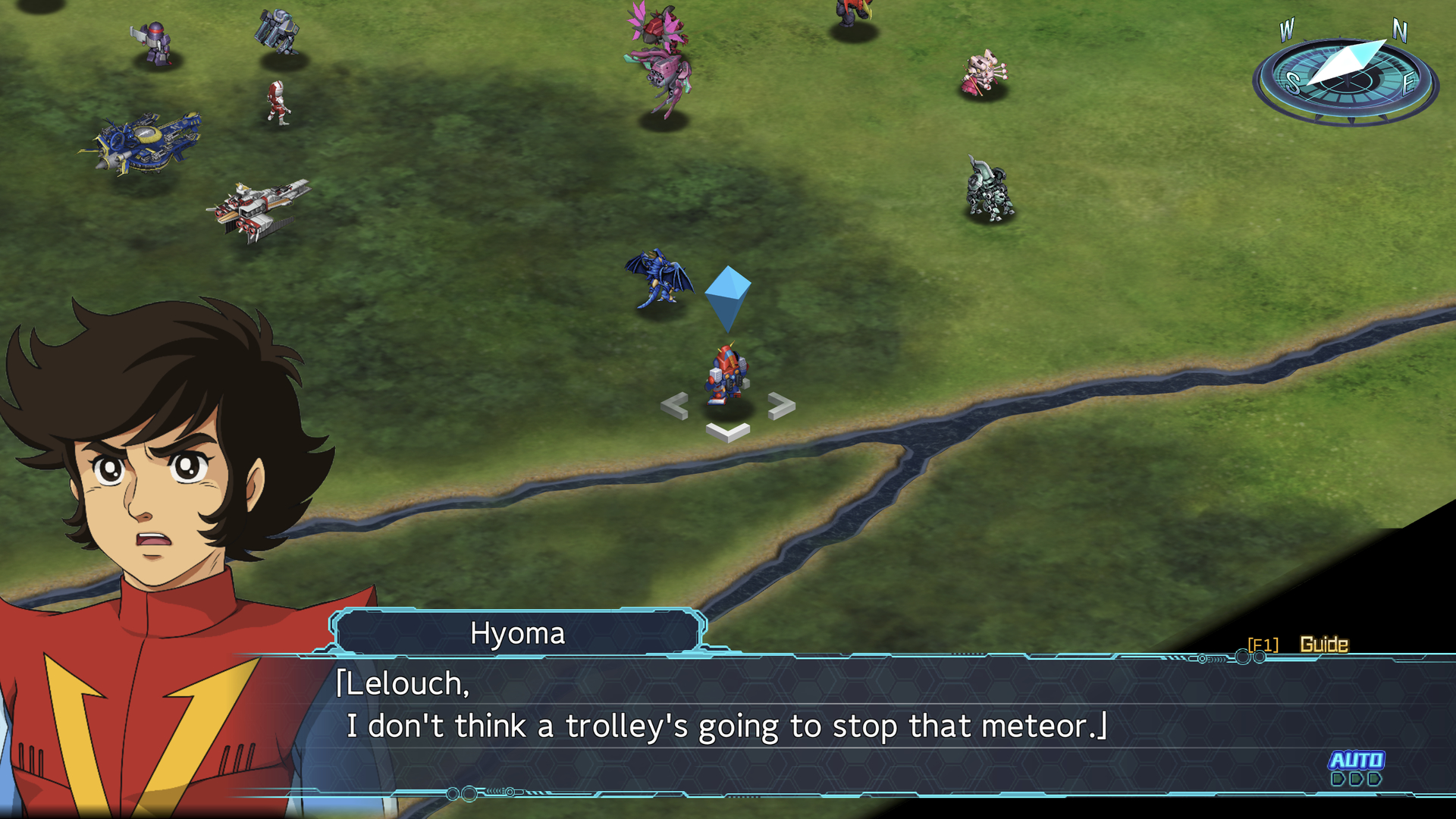Click the down arrow below the selected unit
This screenshot has width=1456, height=819.
[728, 432]
